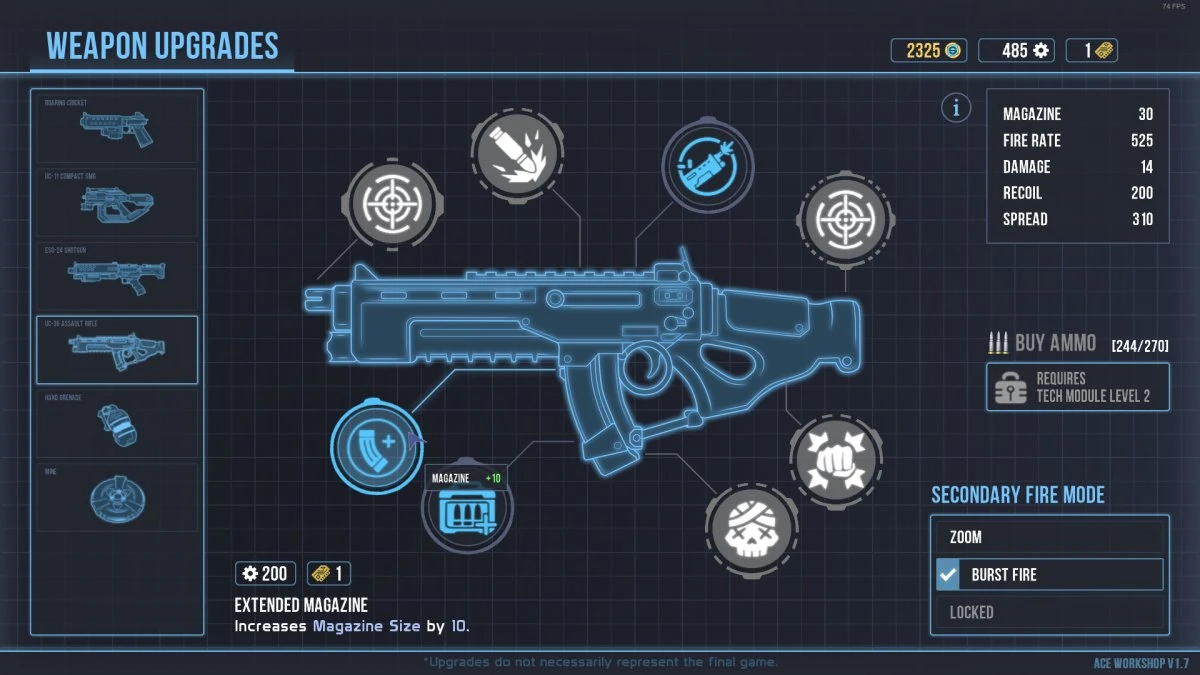Click the locked secondary fire option
Screen dimensions: 1200x675
coord(1049,612)
